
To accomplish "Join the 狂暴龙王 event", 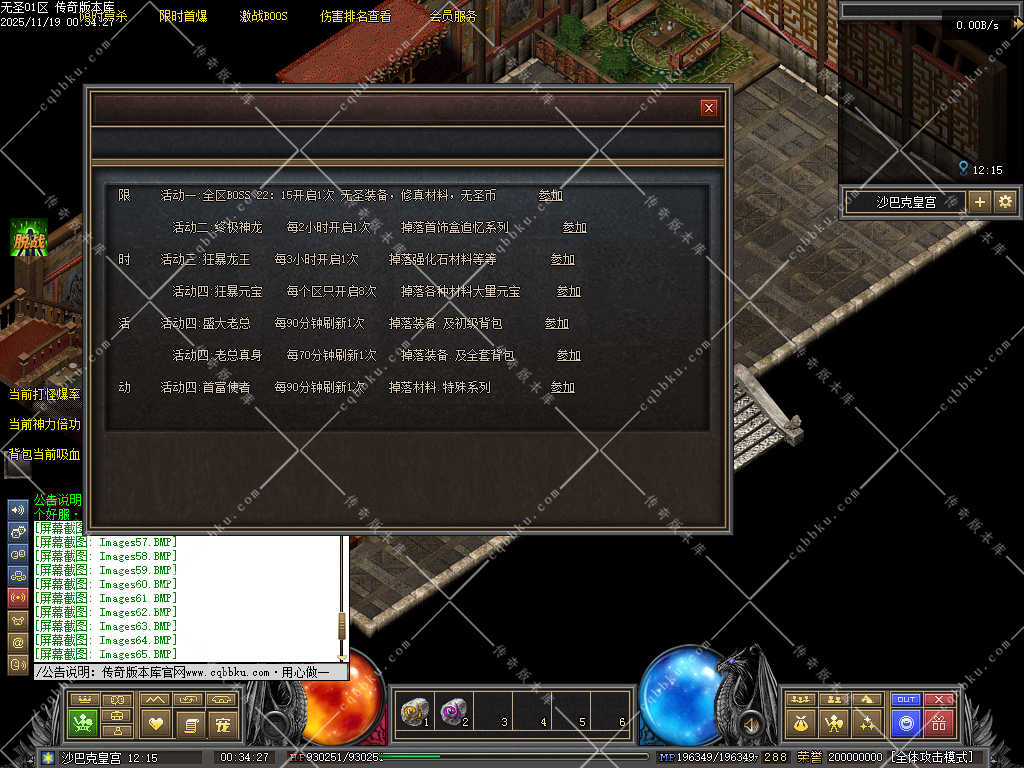I will [x=562, y=259].
